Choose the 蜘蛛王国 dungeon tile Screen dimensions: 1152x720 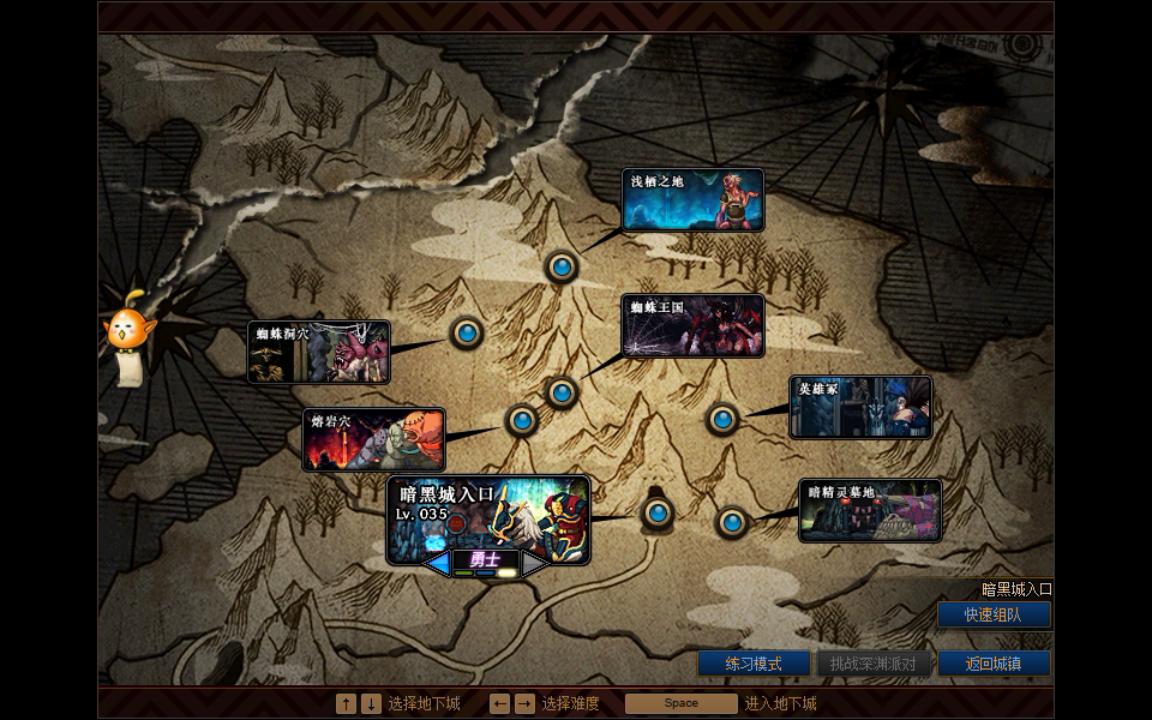pyautogui.click(x=692, y=325)
